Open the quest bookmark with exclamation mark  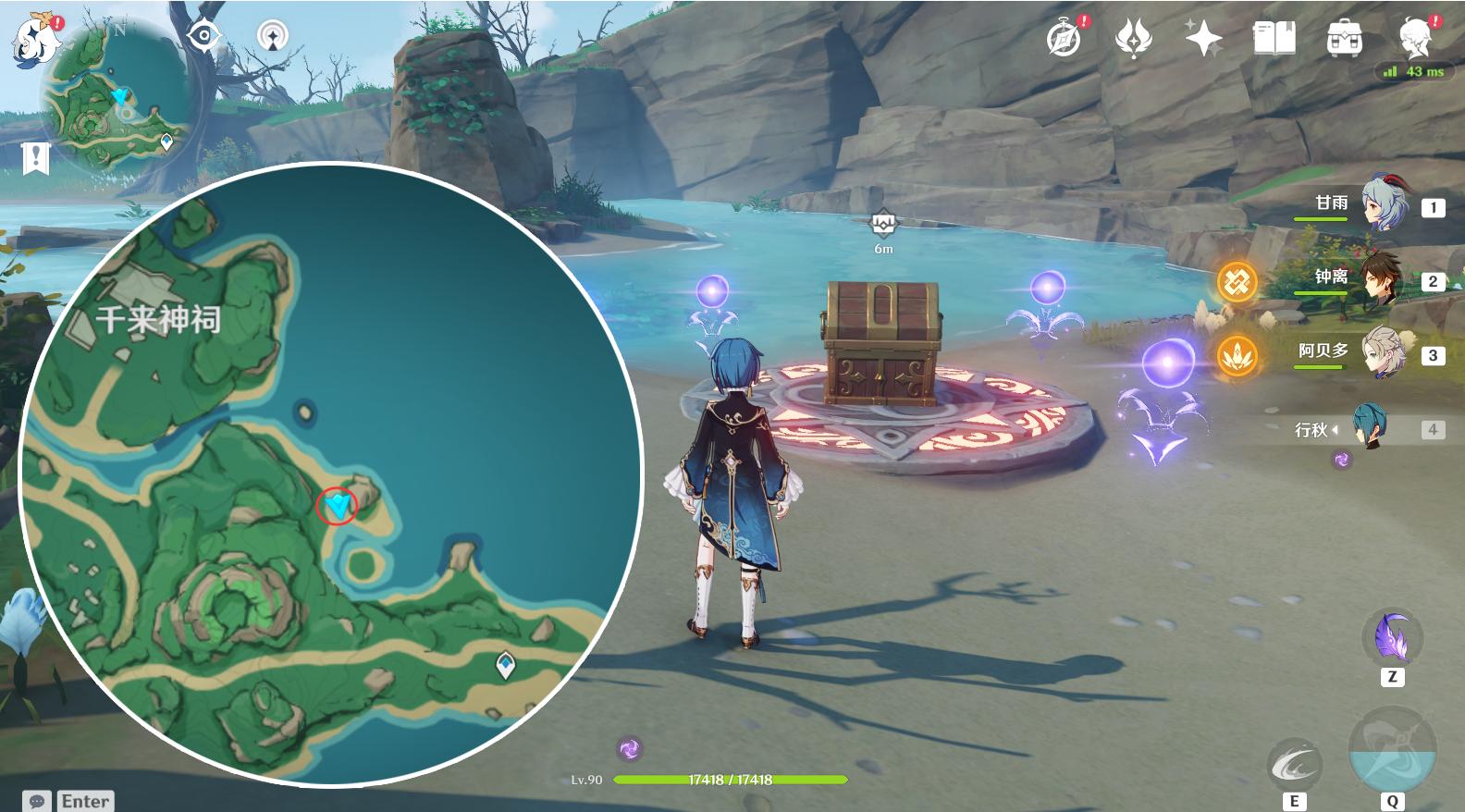(x=35, y=158)
